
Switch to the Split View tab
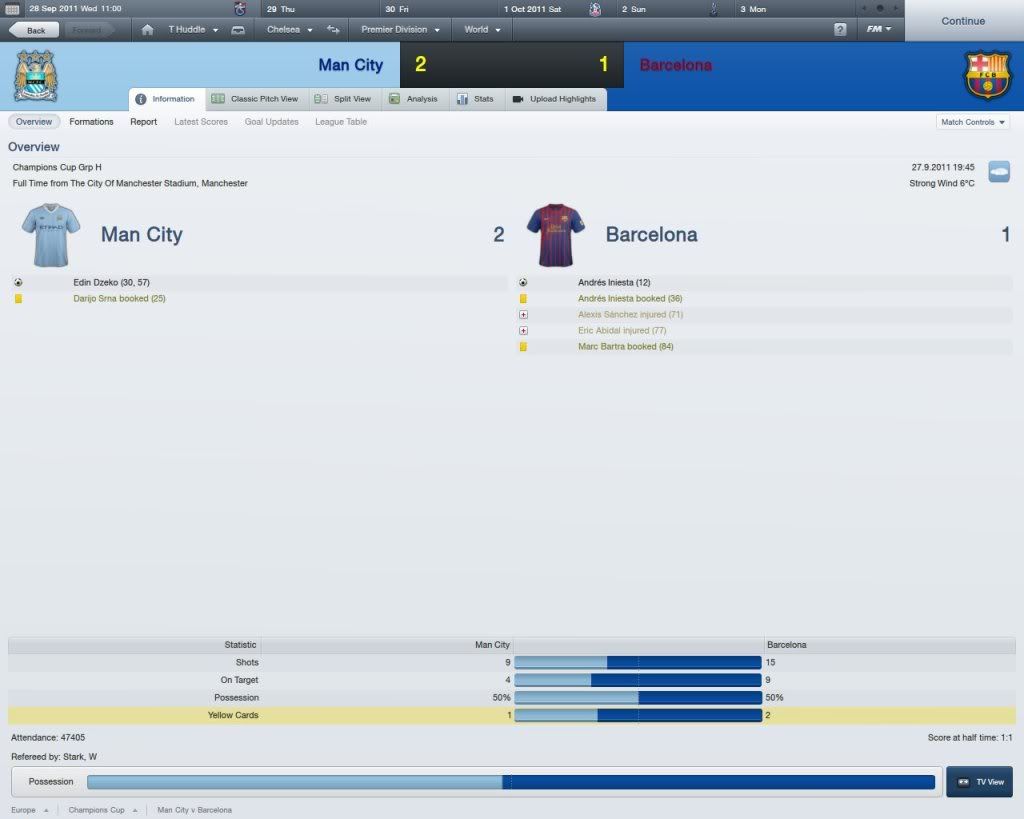[x=342, y=99]
